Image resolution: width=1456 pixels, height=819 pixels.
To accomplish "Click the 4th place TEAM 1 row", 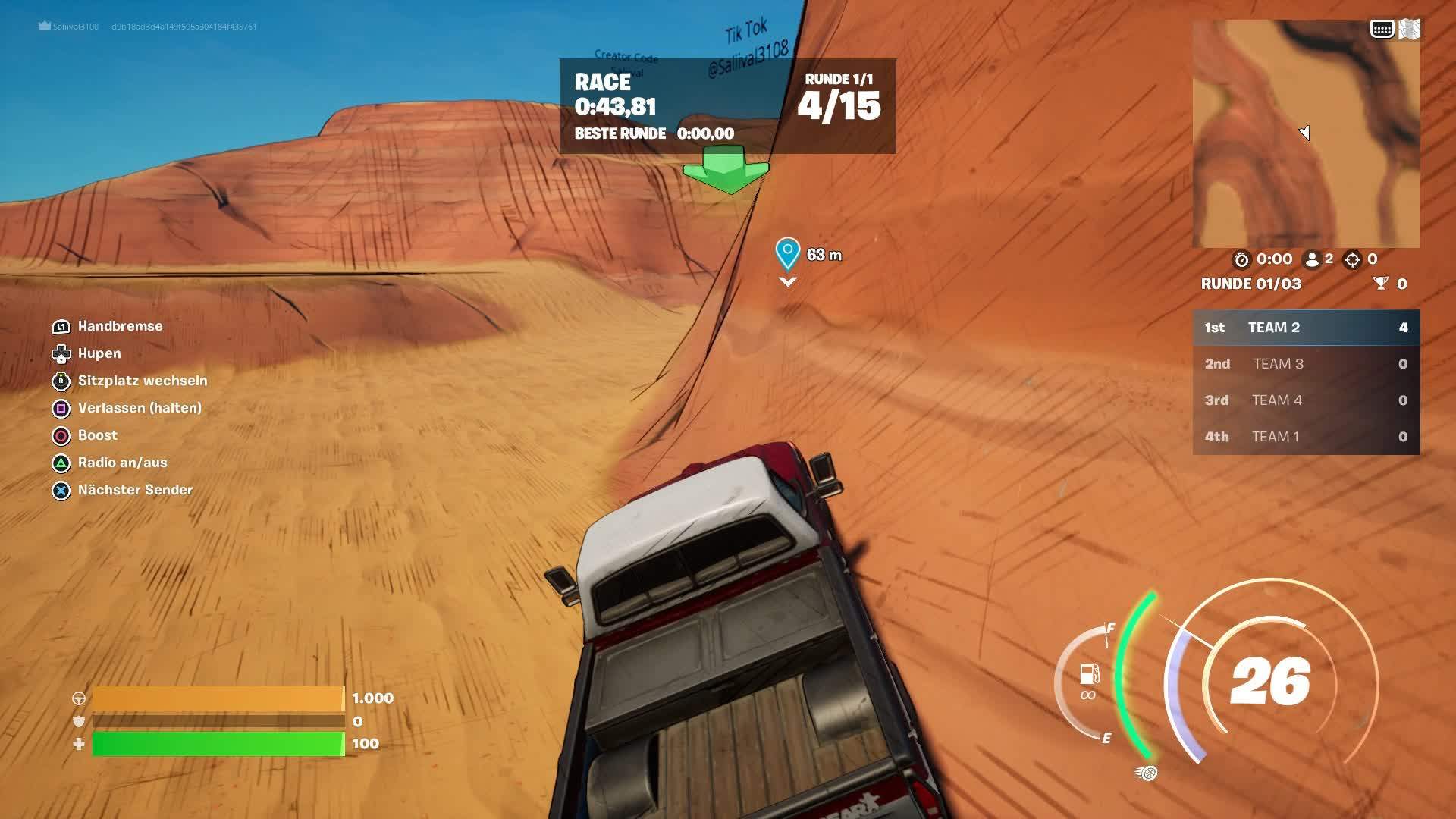I will pyautogui.click(x=1306, y=437).
